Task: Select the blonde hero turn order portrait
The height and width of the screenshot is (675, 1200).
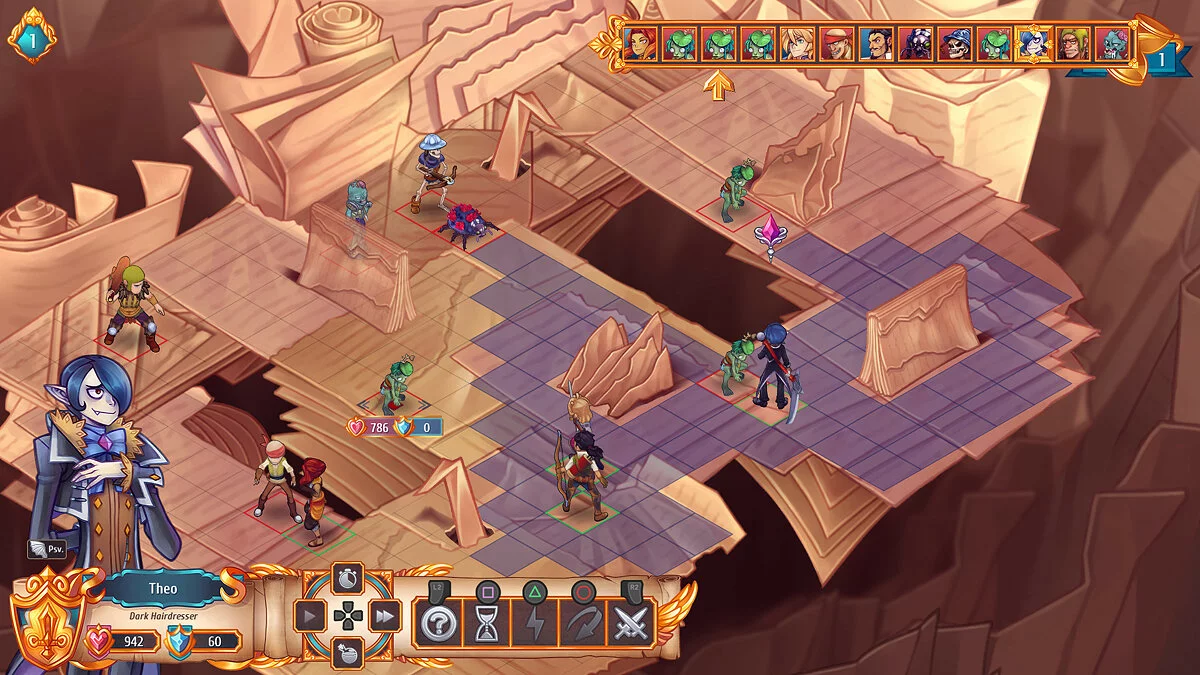Action: click(797, 44)
